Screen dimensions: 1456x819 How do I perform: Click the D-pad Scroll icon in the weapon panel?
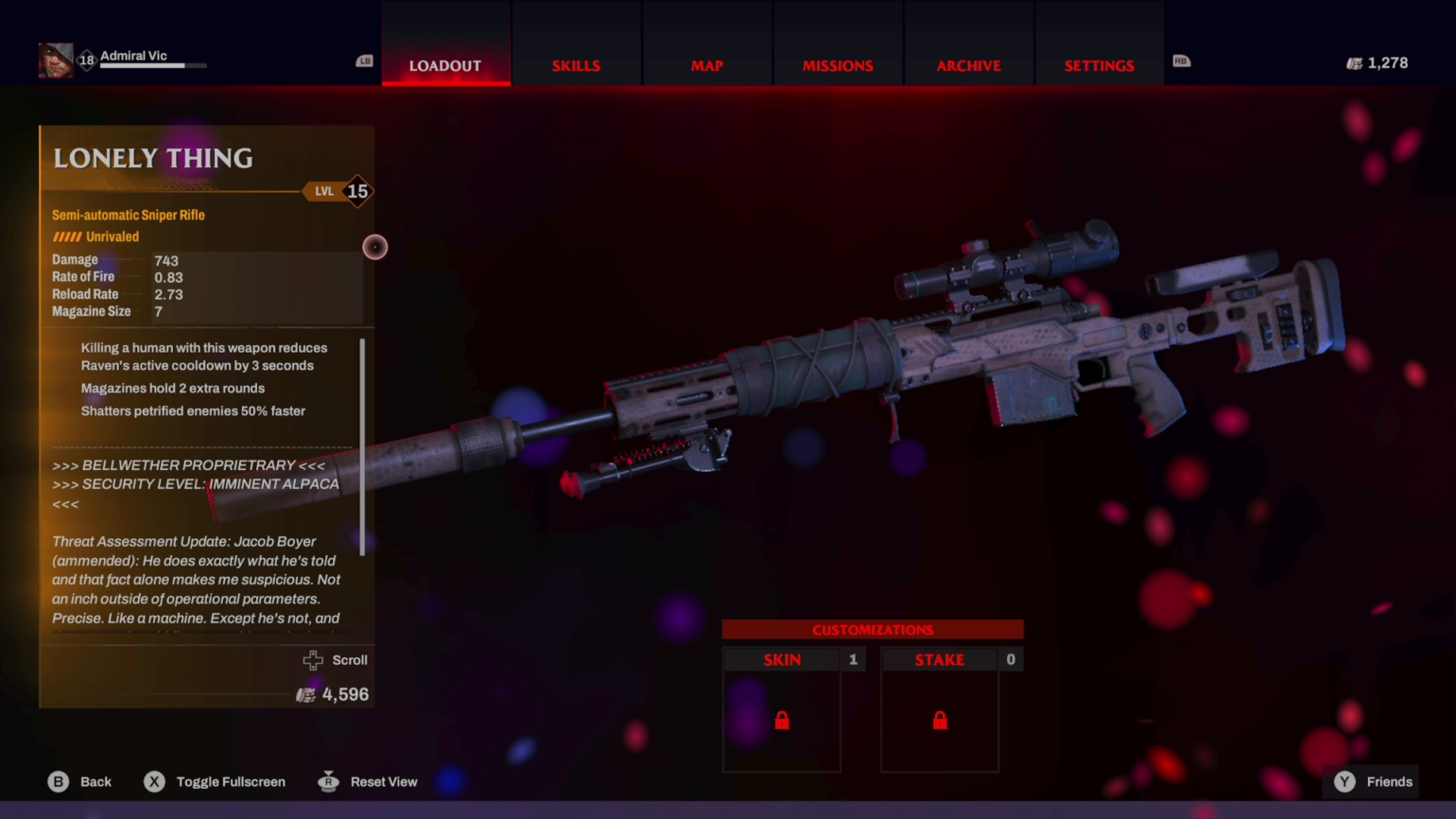(x=313, y=659)
